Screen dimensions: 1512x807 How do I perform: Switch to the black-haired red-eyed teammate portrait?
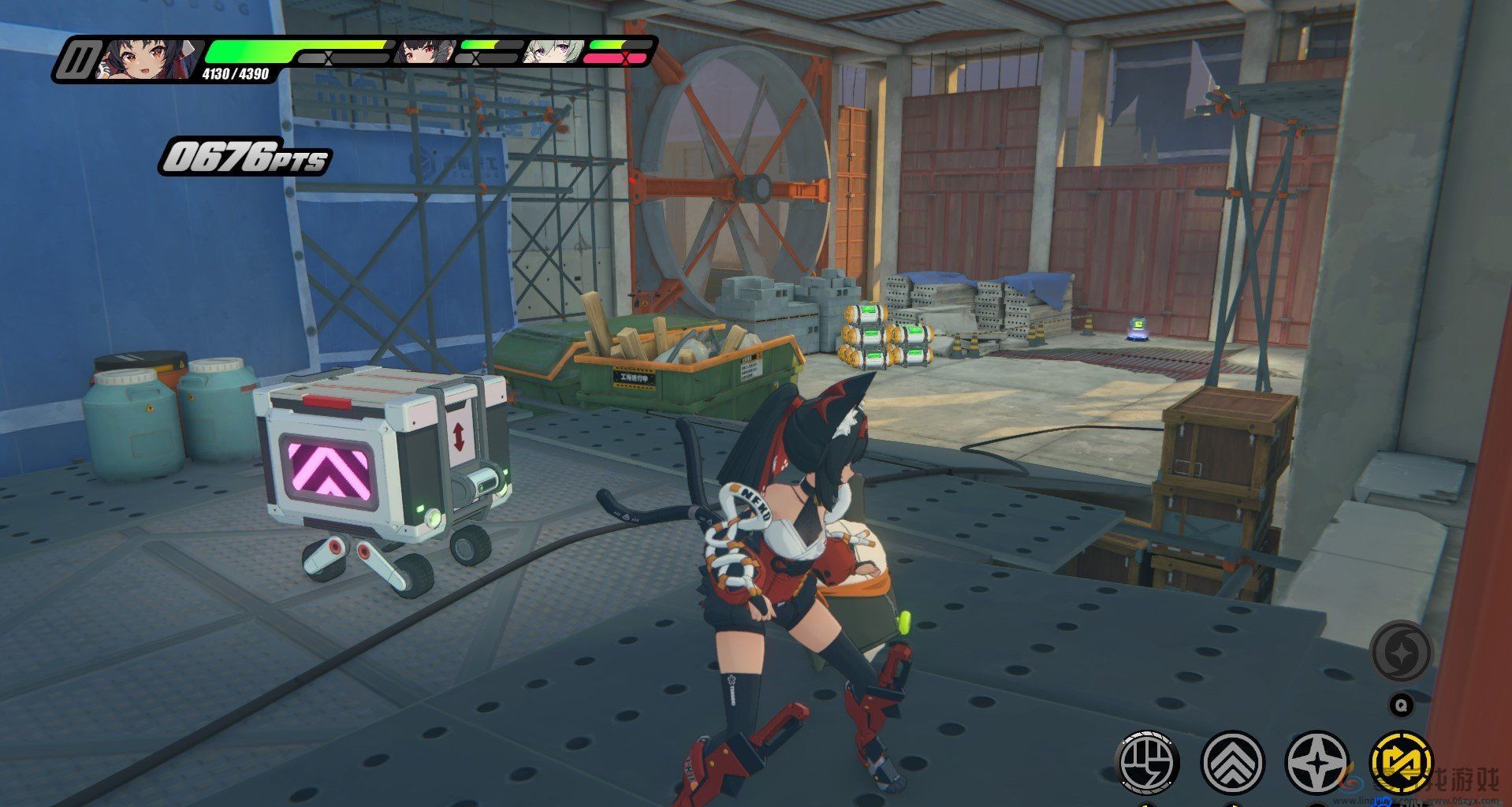tap(423, 52)
